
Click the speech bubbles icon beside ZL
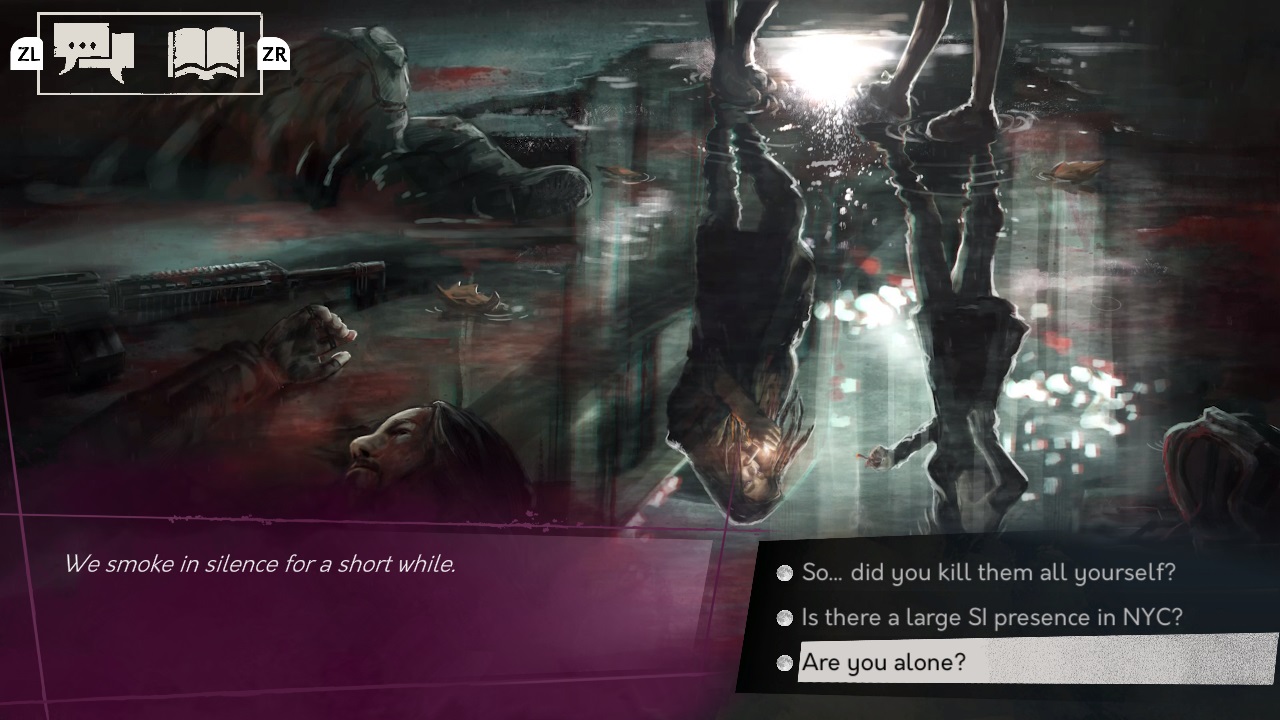95,50
